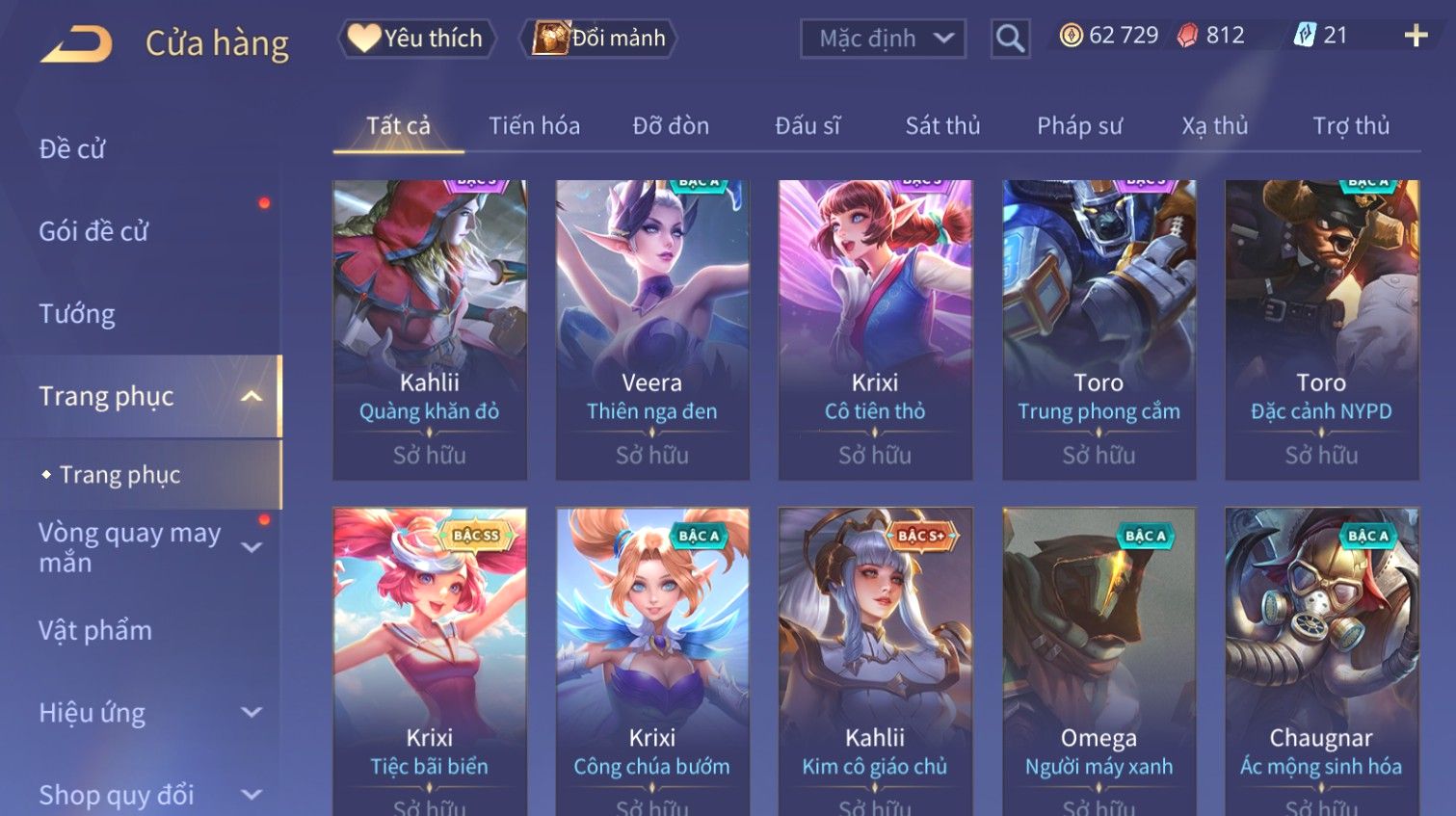This screenshot has height=816, width=1456.
Task: Switch to the Đỡ đòn tab
Action: (671, 126)
